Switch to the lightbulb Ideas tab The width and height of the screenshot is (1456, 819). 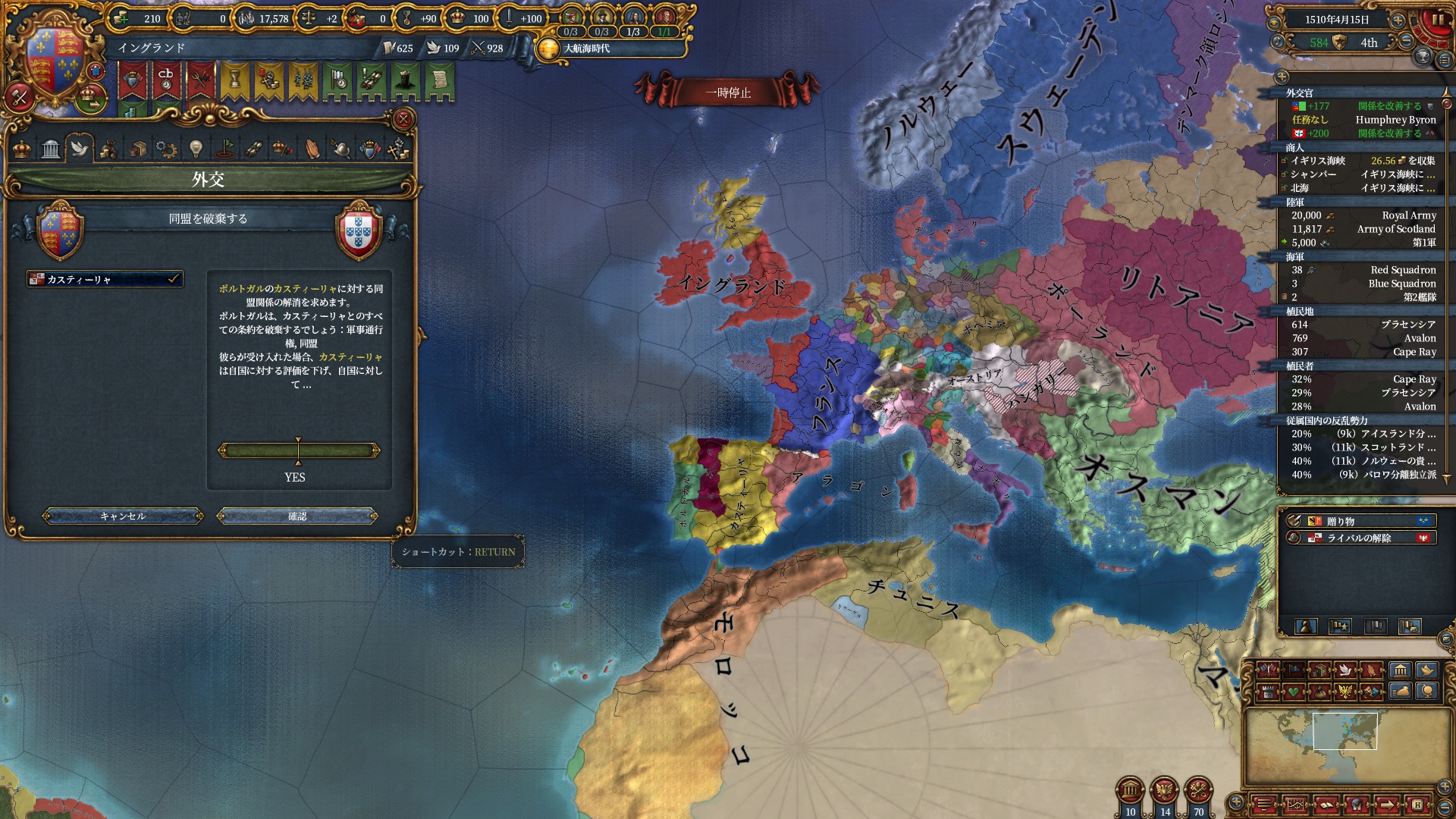196,149
